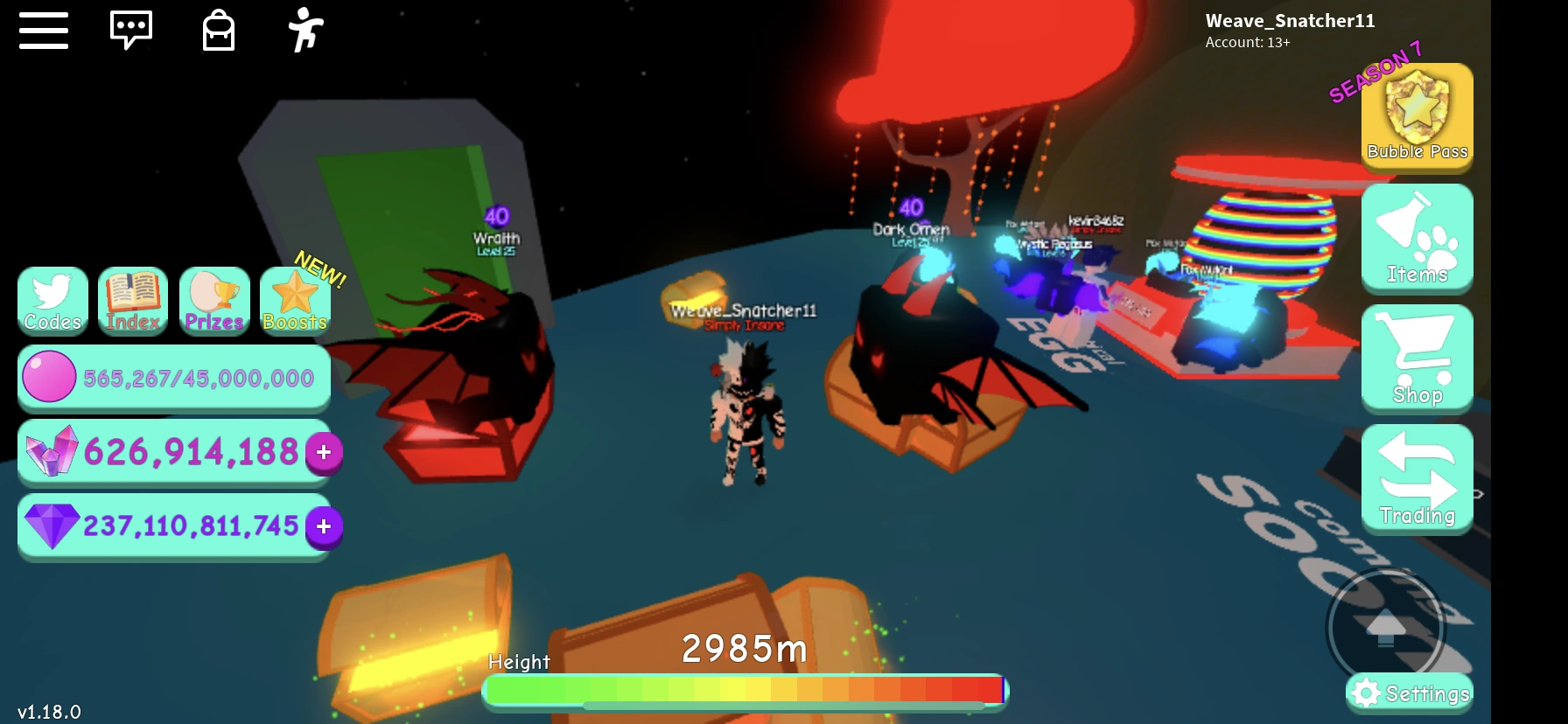Open the backpack inventory icon
This screenshot has height=724, width=1568.
[217, 29]
